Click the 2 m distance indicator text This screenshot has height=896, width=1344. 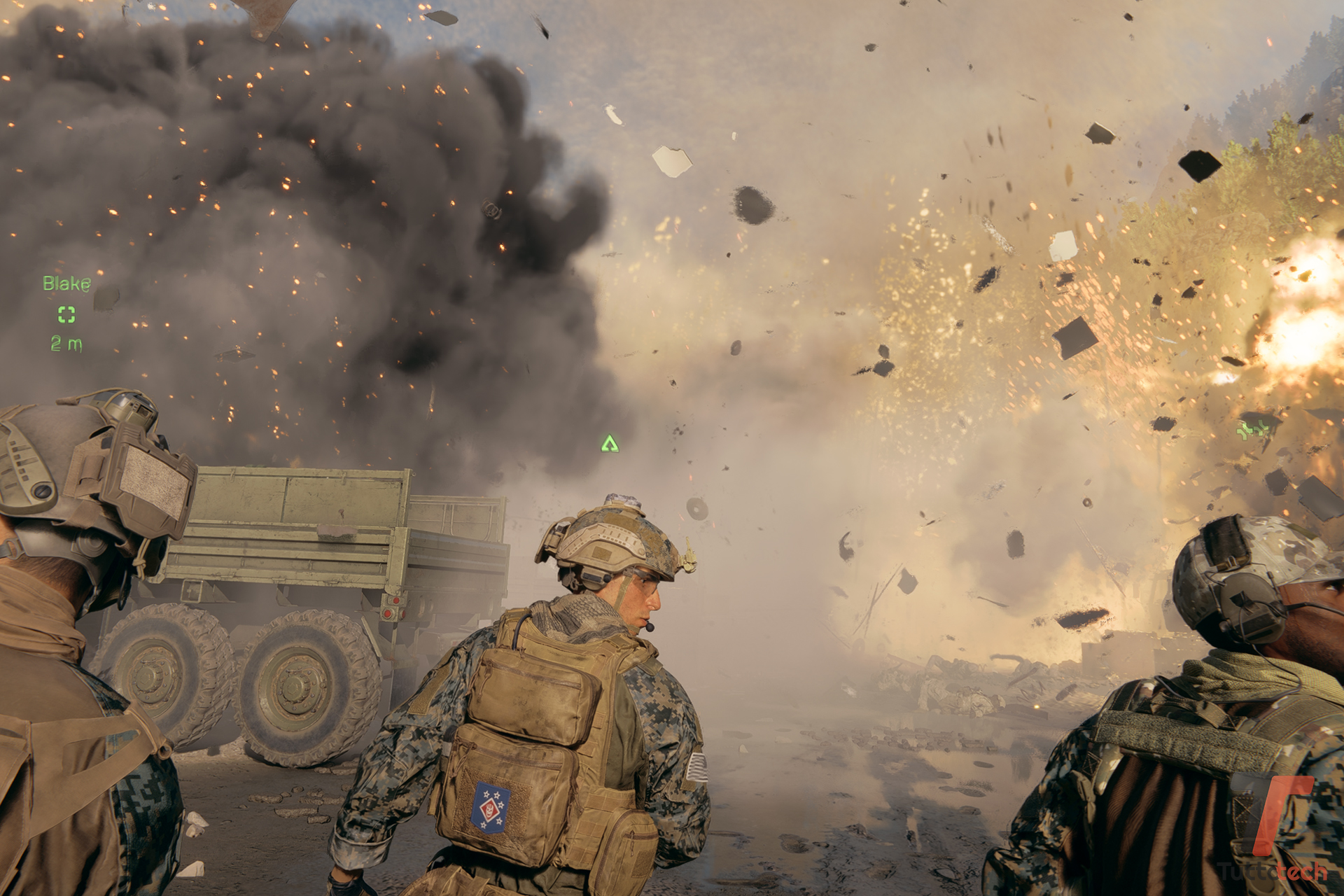pos(65,343)
